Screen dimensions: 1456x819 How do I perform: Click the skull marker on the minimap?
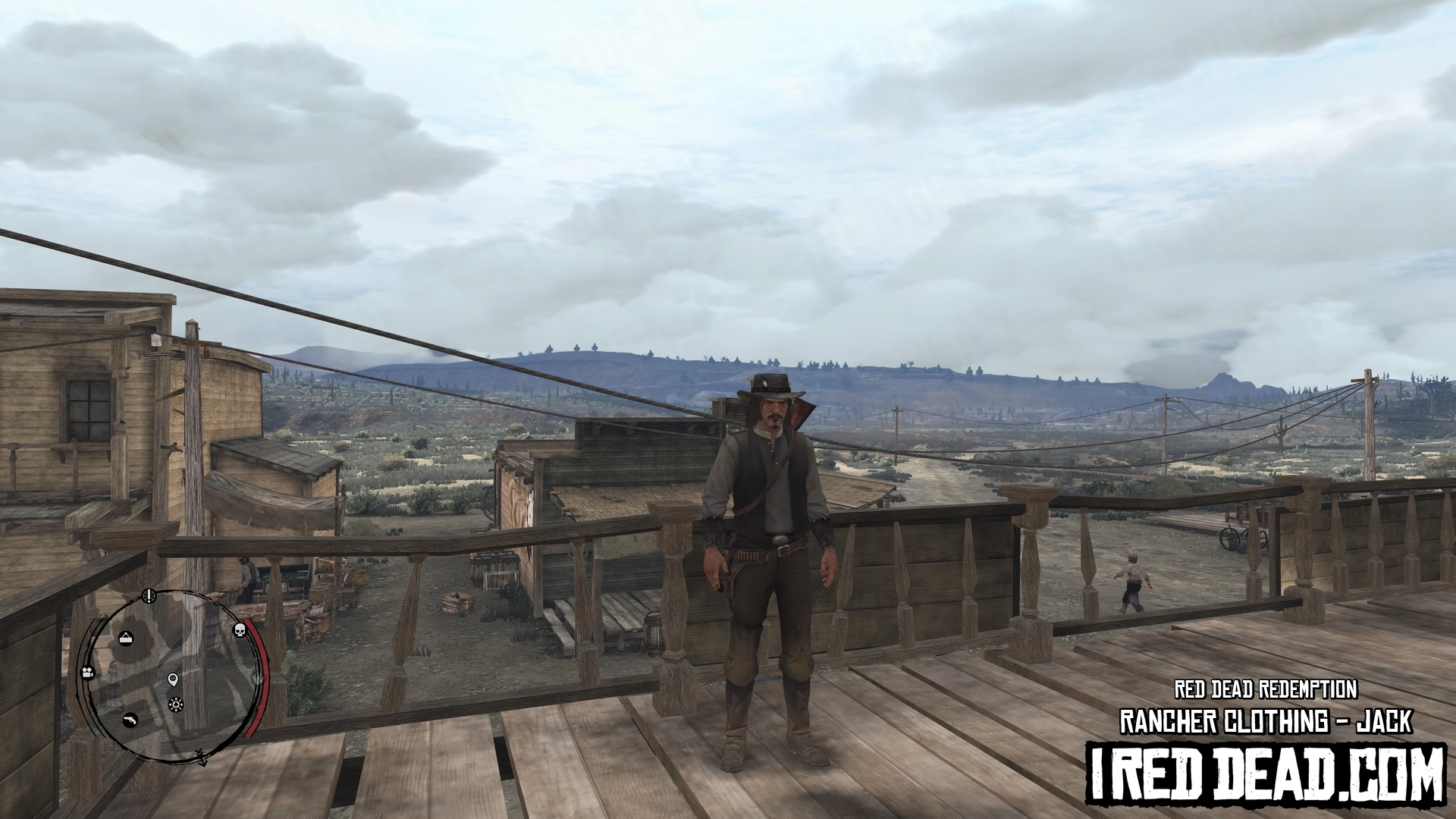point(240,629)
